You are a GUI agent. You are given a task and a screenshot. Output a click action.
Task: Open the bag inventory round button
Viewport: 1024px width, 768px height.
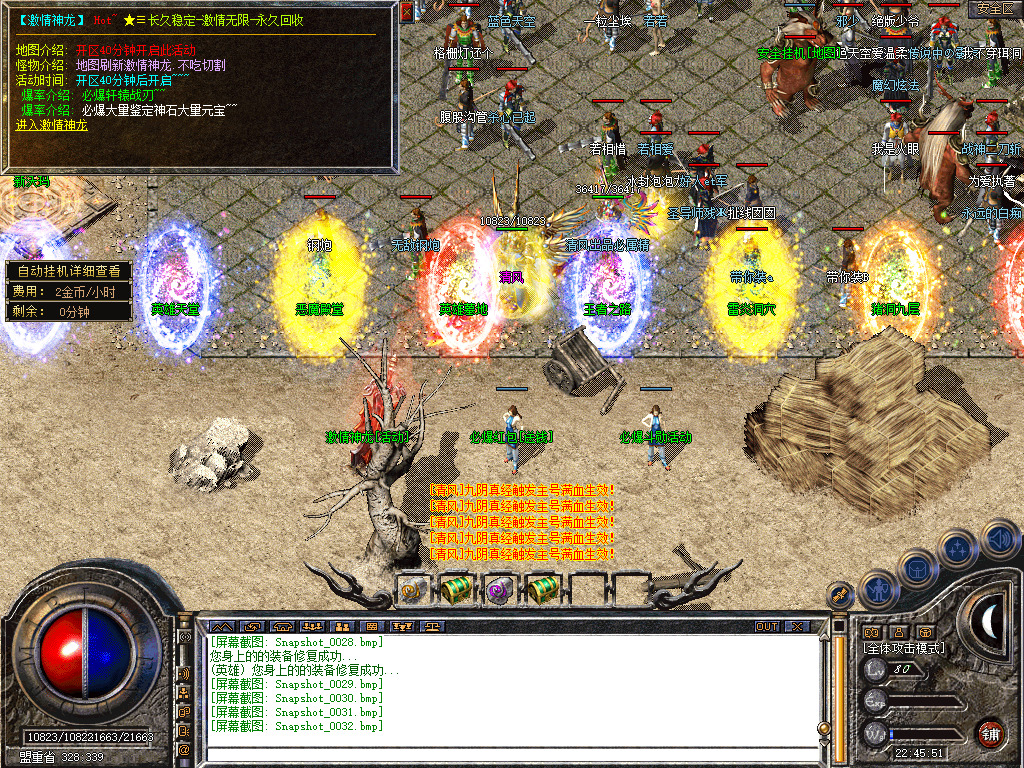[918, 567]
